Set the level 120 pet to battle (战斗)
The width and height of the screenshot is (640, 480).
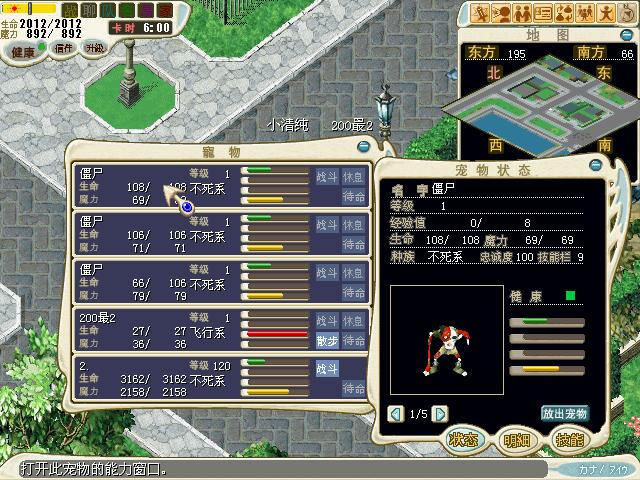[327, 369]
